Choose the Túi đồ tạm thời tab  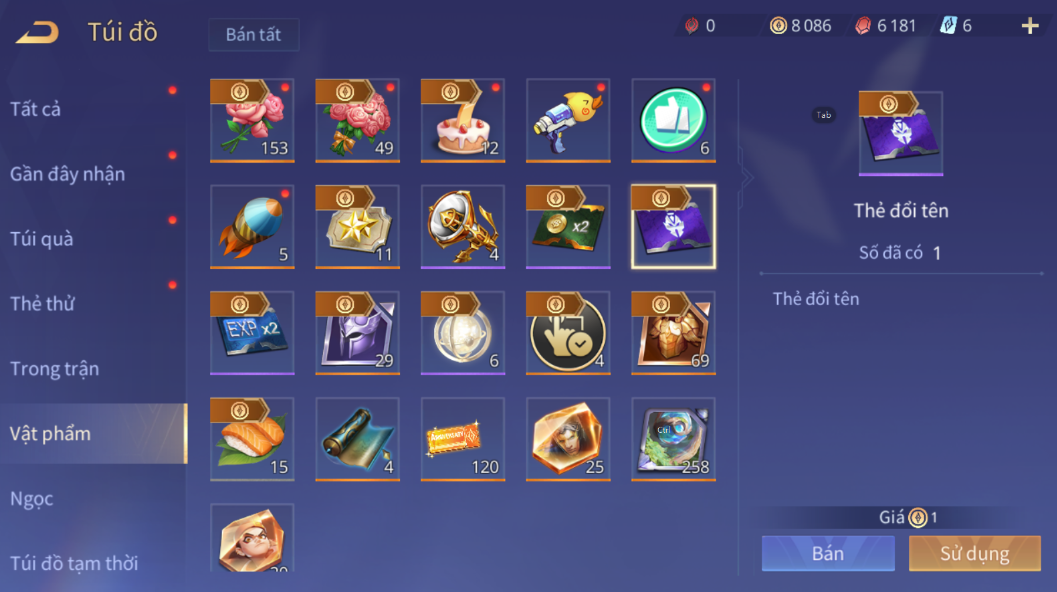tap(74, 562)
